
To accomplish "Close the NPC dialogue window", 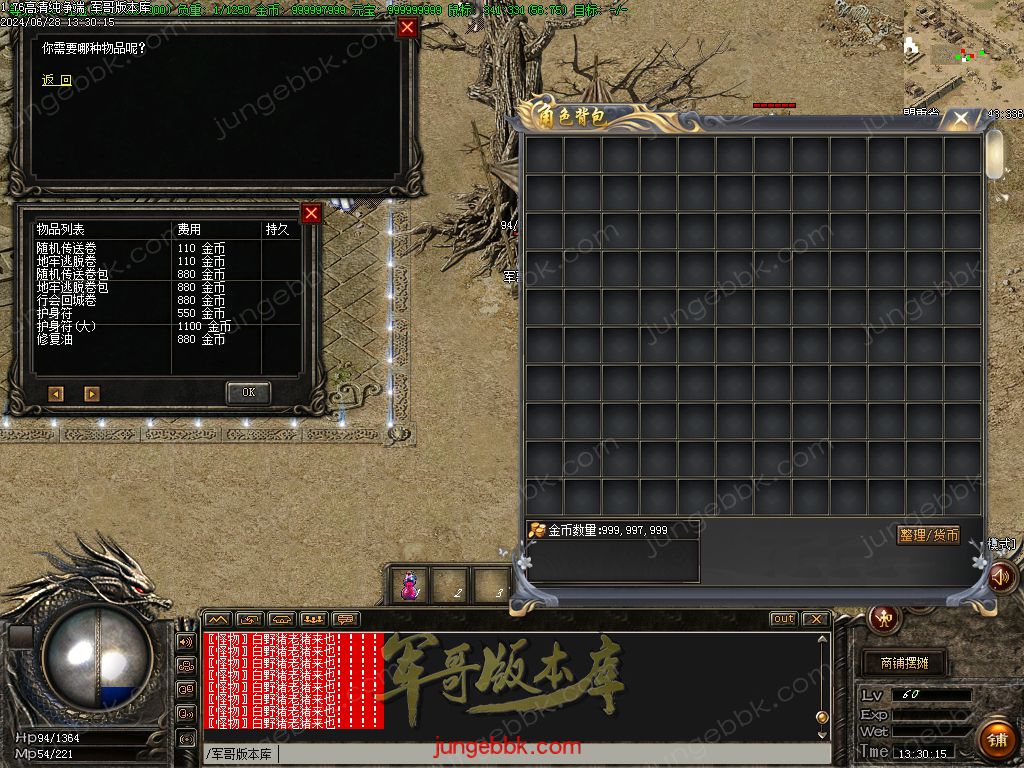I will tap(407, 27).
